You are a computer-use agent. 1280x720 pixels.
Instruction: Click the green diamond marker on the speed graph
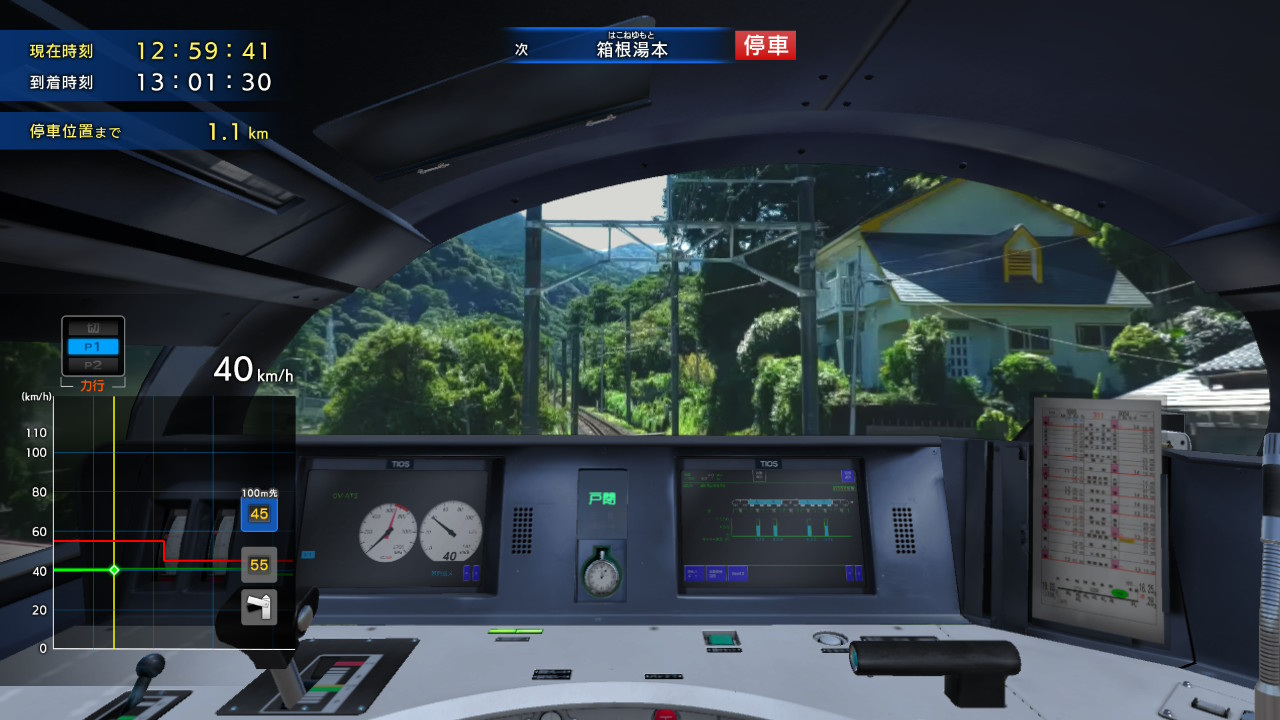click(113, 570)
